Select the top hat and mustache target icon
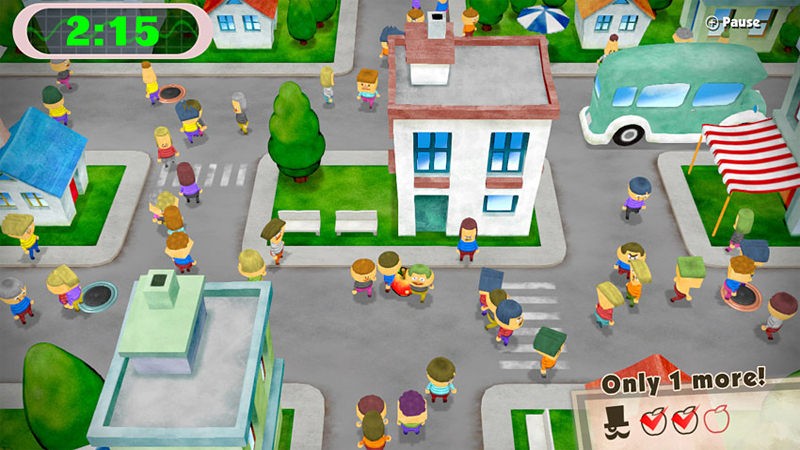 pyautogui.click(x=616, y=420)
